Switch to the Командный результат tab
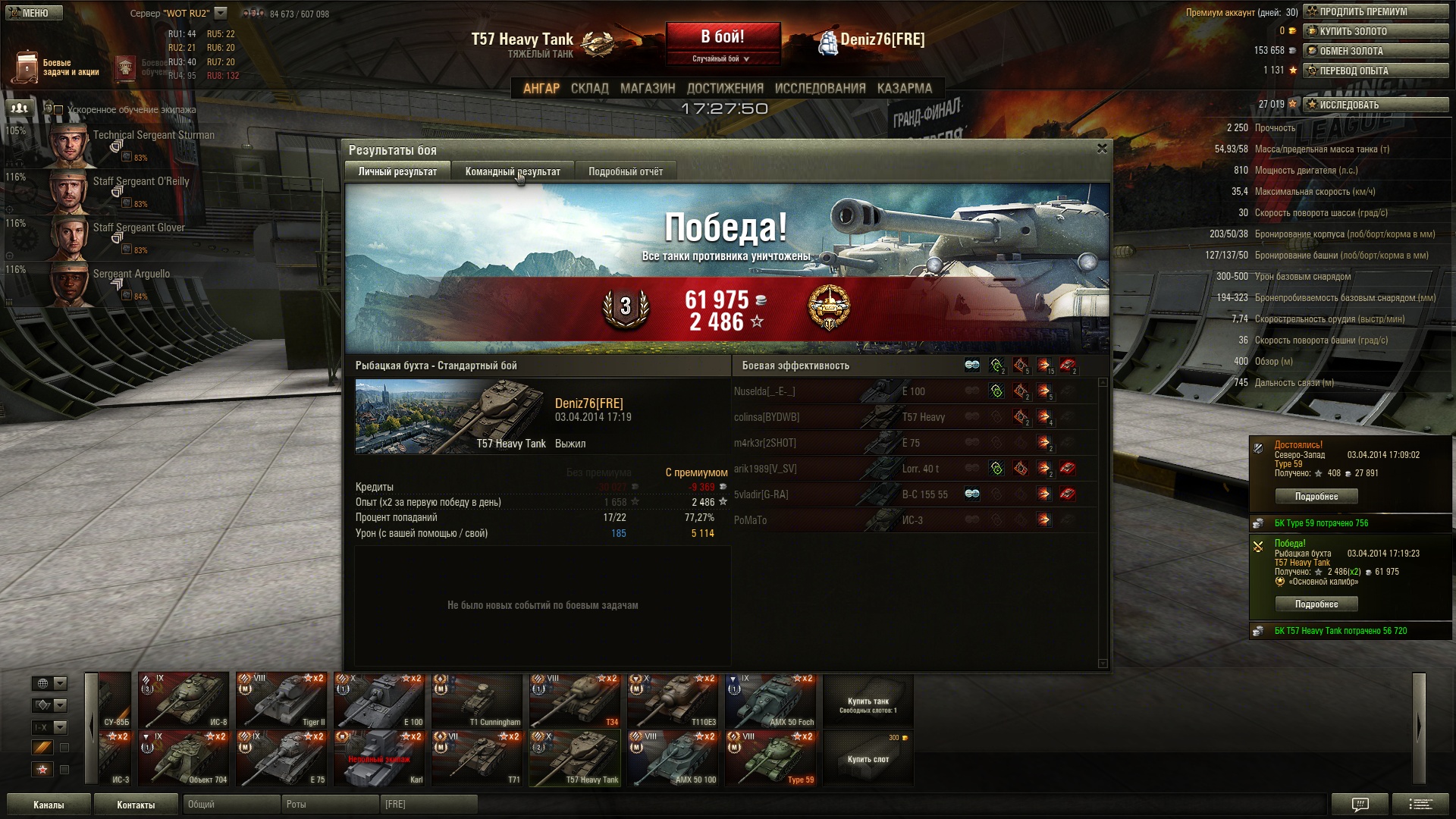 click(513, 171)
